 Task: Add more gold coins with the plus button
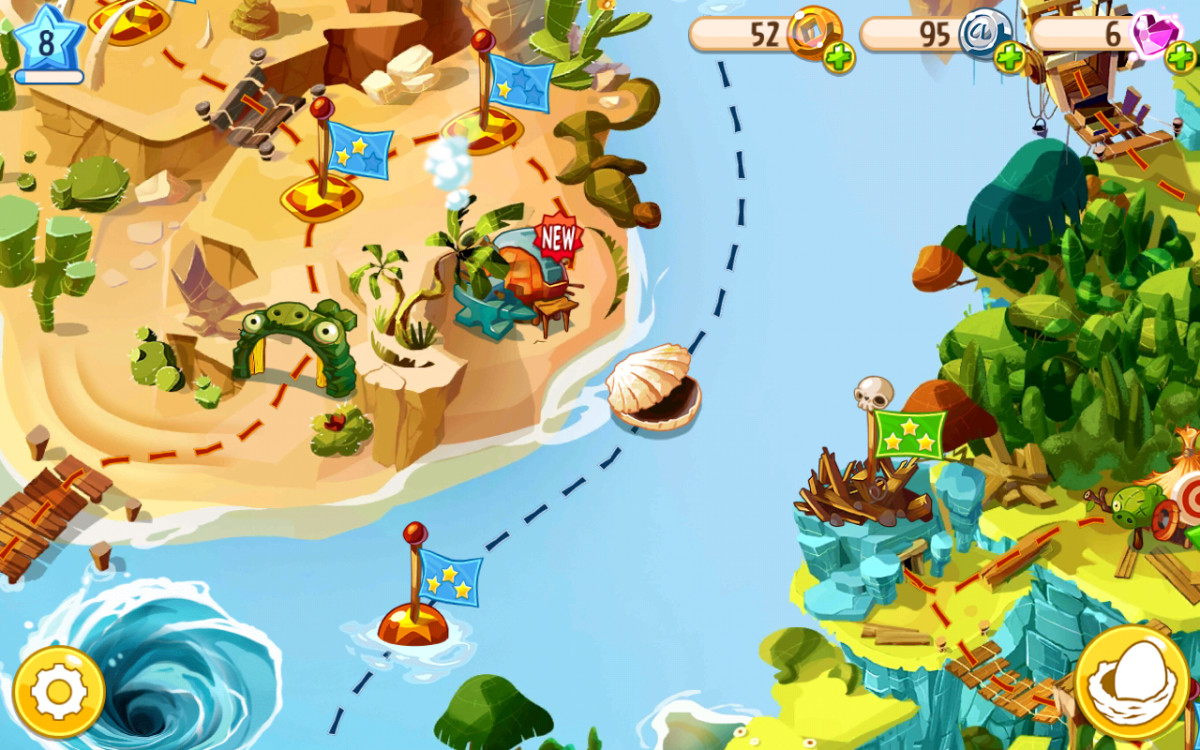click(839, 59)
